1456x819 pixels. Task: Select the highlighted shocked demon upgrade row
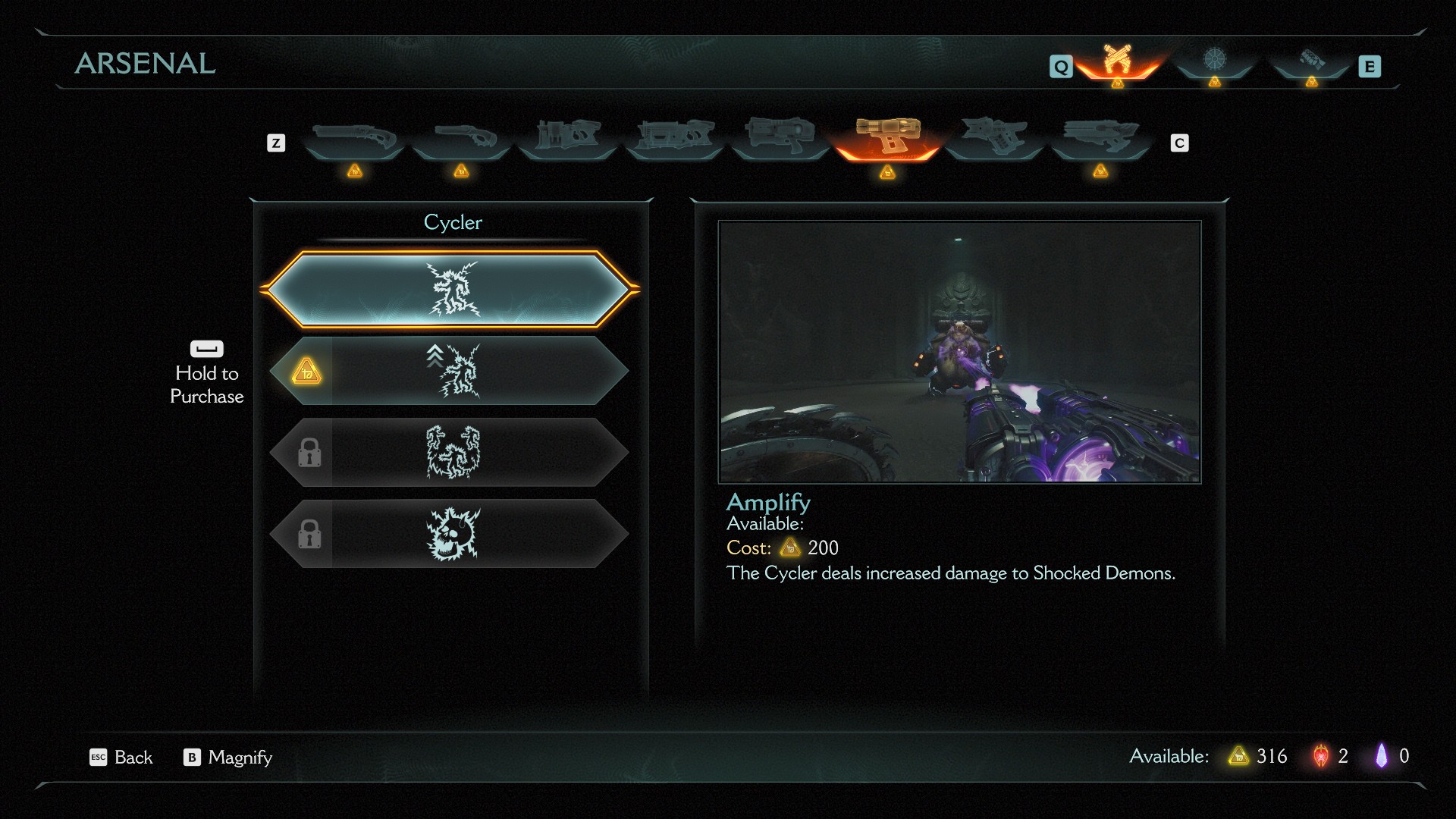[450, 289]
